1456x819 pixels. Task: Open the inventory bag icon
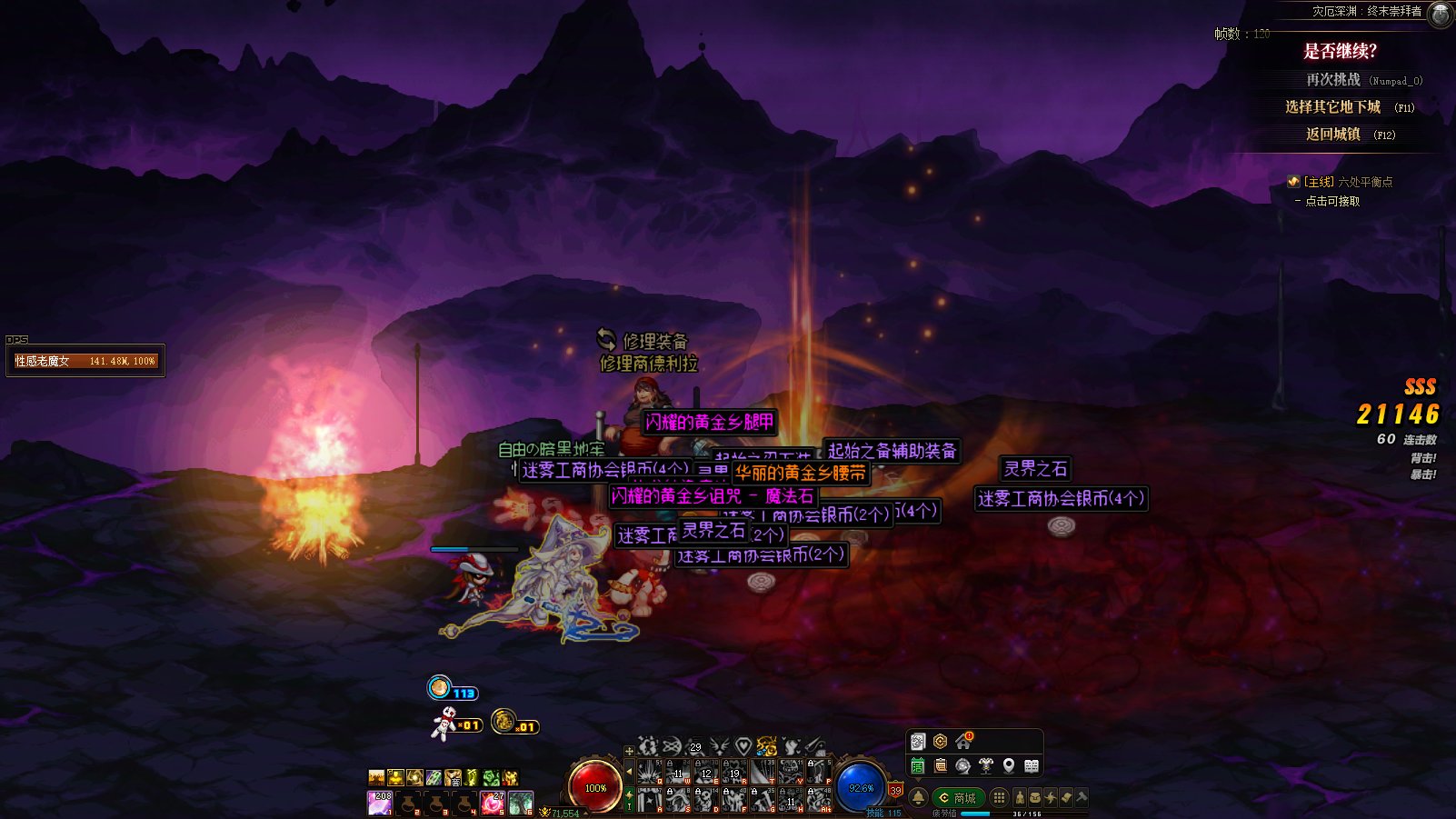1035,797
